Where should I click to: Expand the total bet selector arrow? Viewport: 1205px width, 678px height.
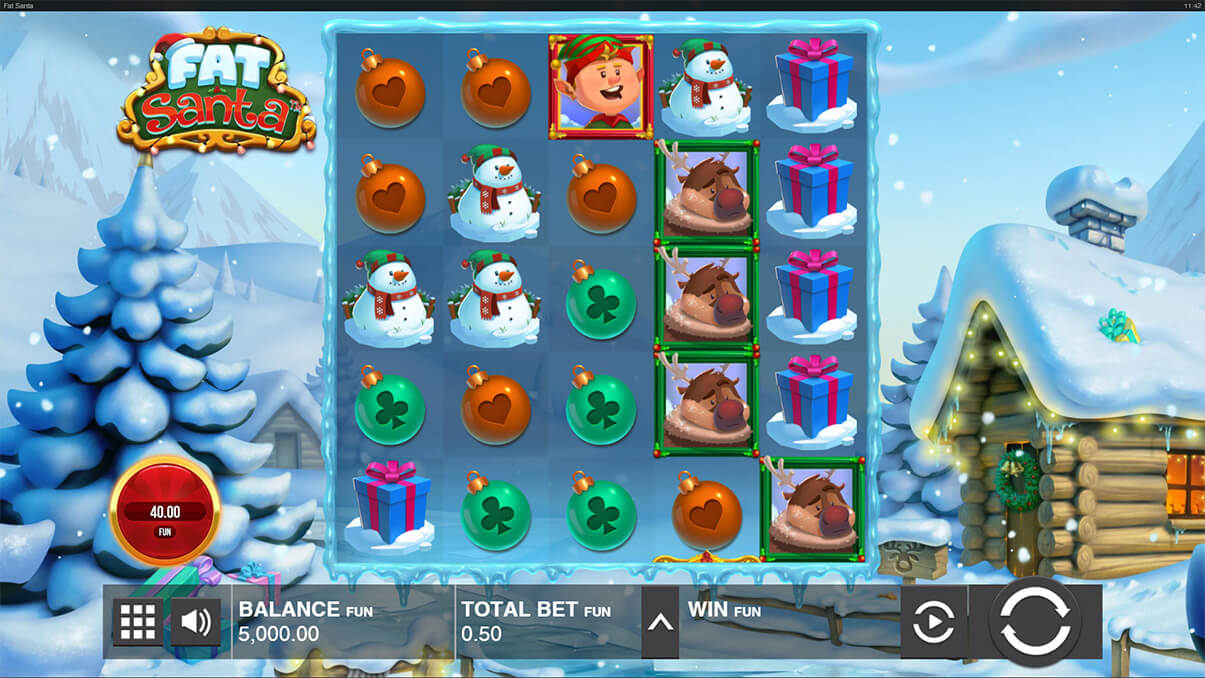[660, 622]
